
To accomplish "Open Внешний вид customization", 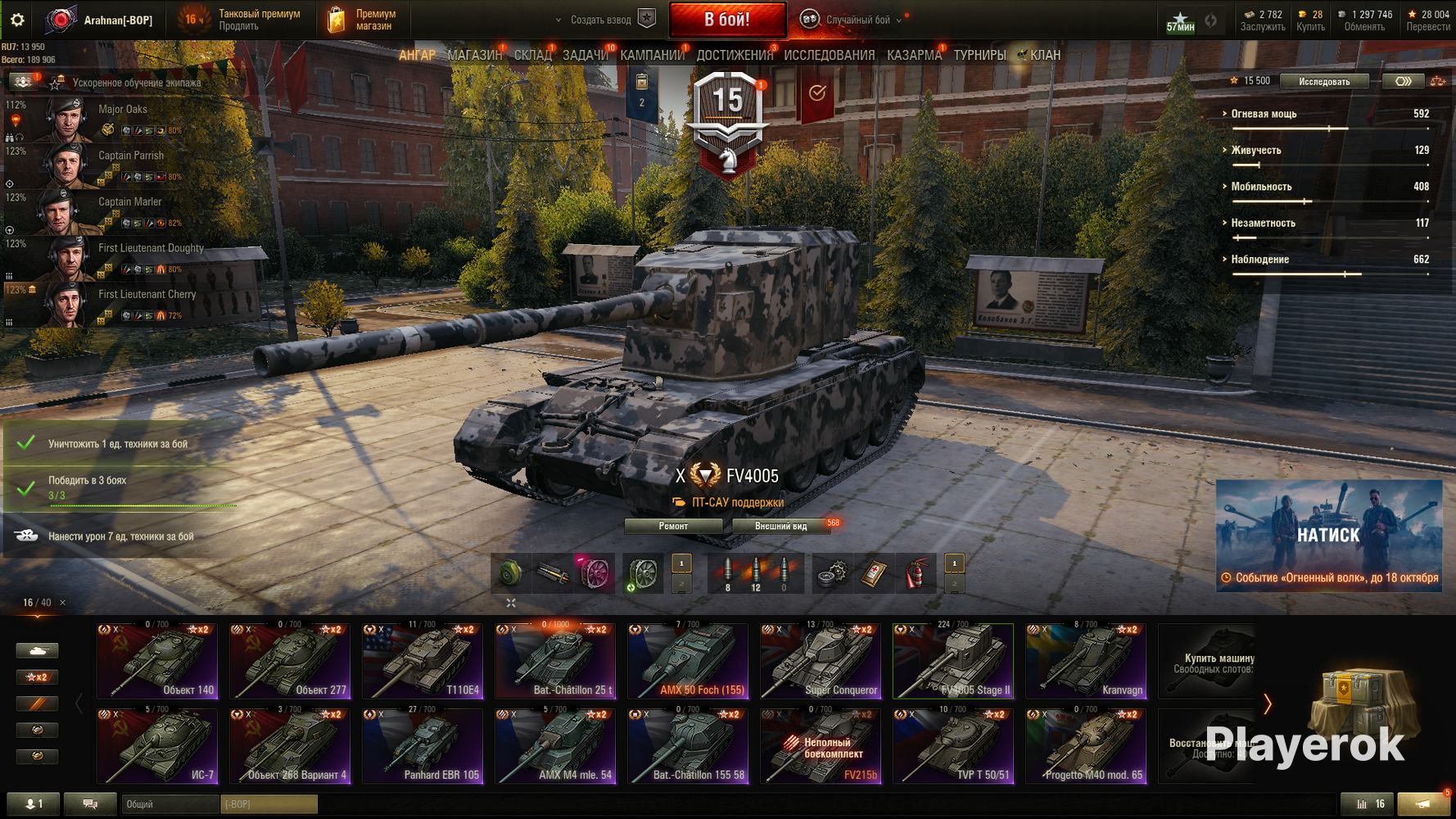I will [780, 526].
